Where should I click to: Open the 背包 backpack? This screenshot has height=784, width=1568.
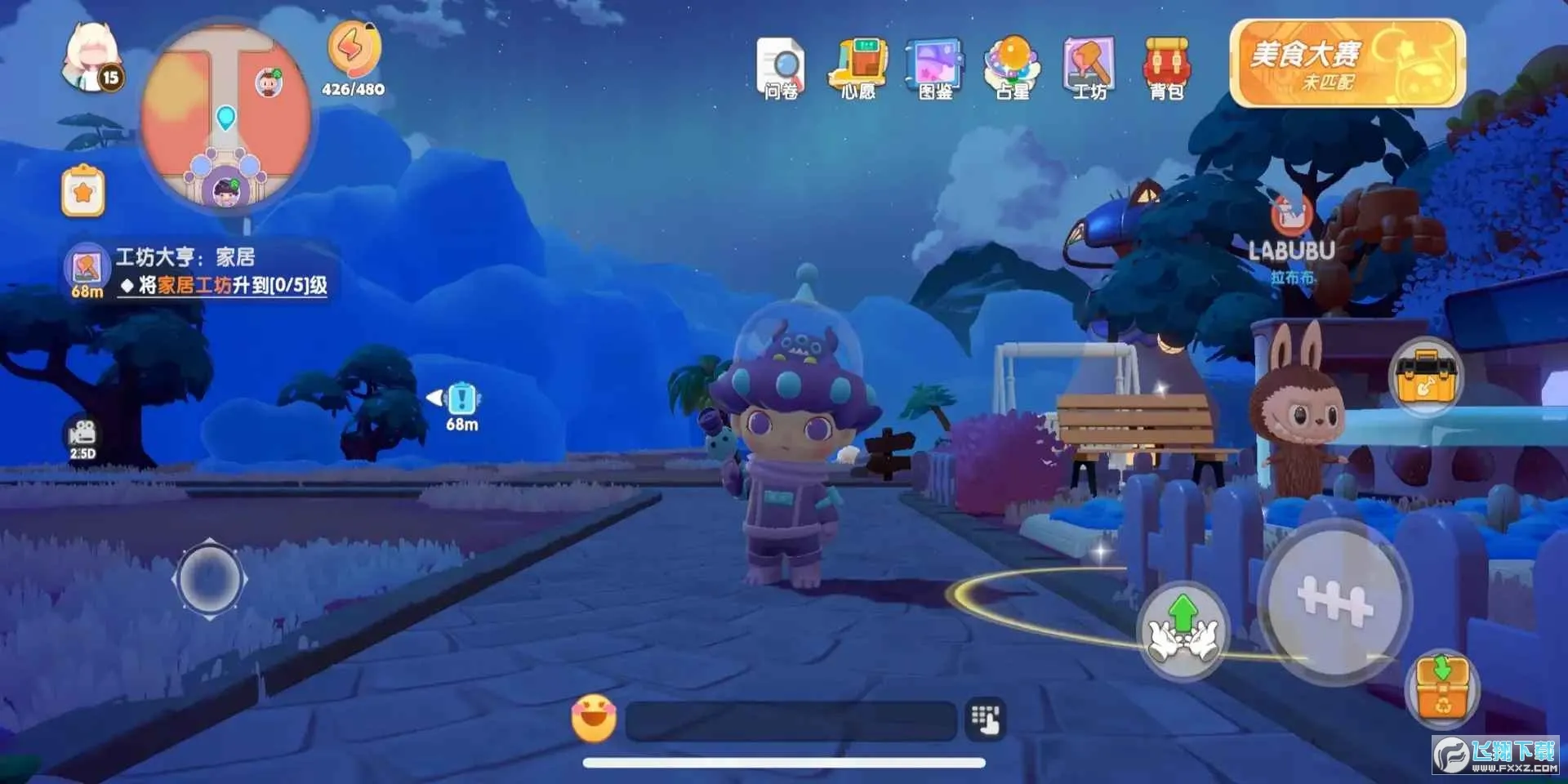point(1167,69)
